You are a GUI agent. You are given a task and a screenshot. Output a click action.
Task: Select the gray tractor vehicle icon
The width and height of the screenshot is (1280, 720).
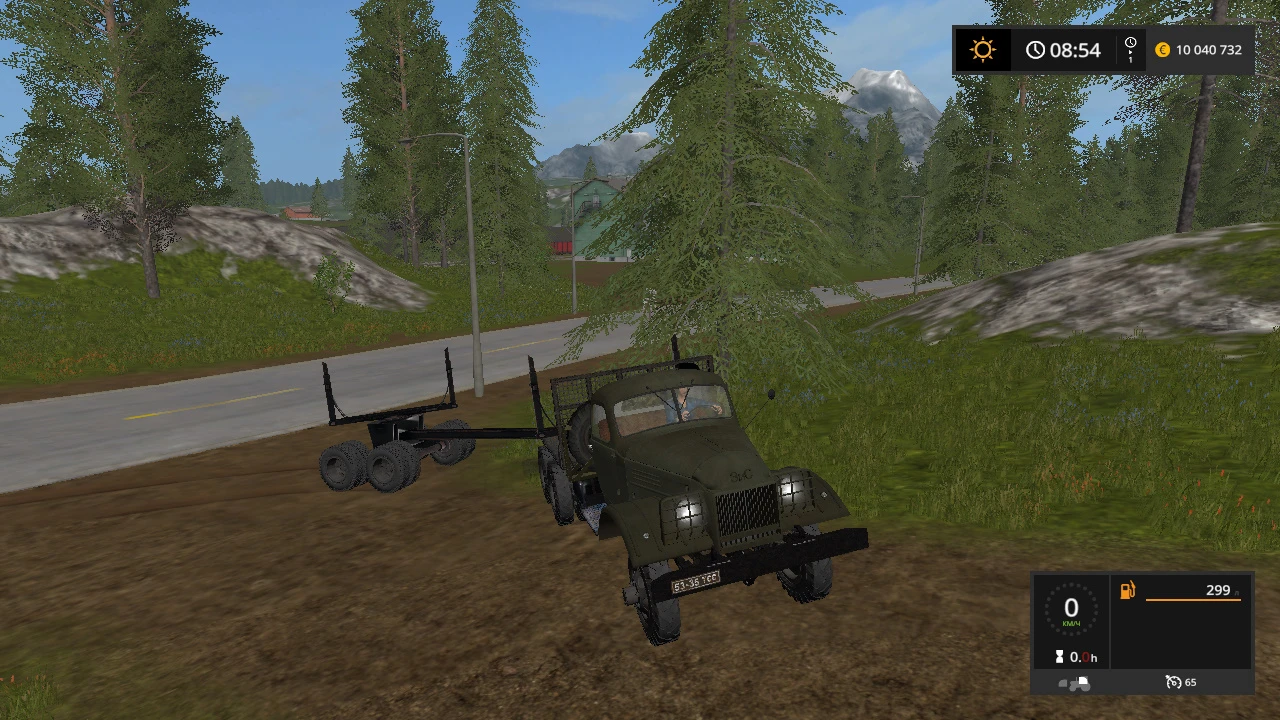1072,682
